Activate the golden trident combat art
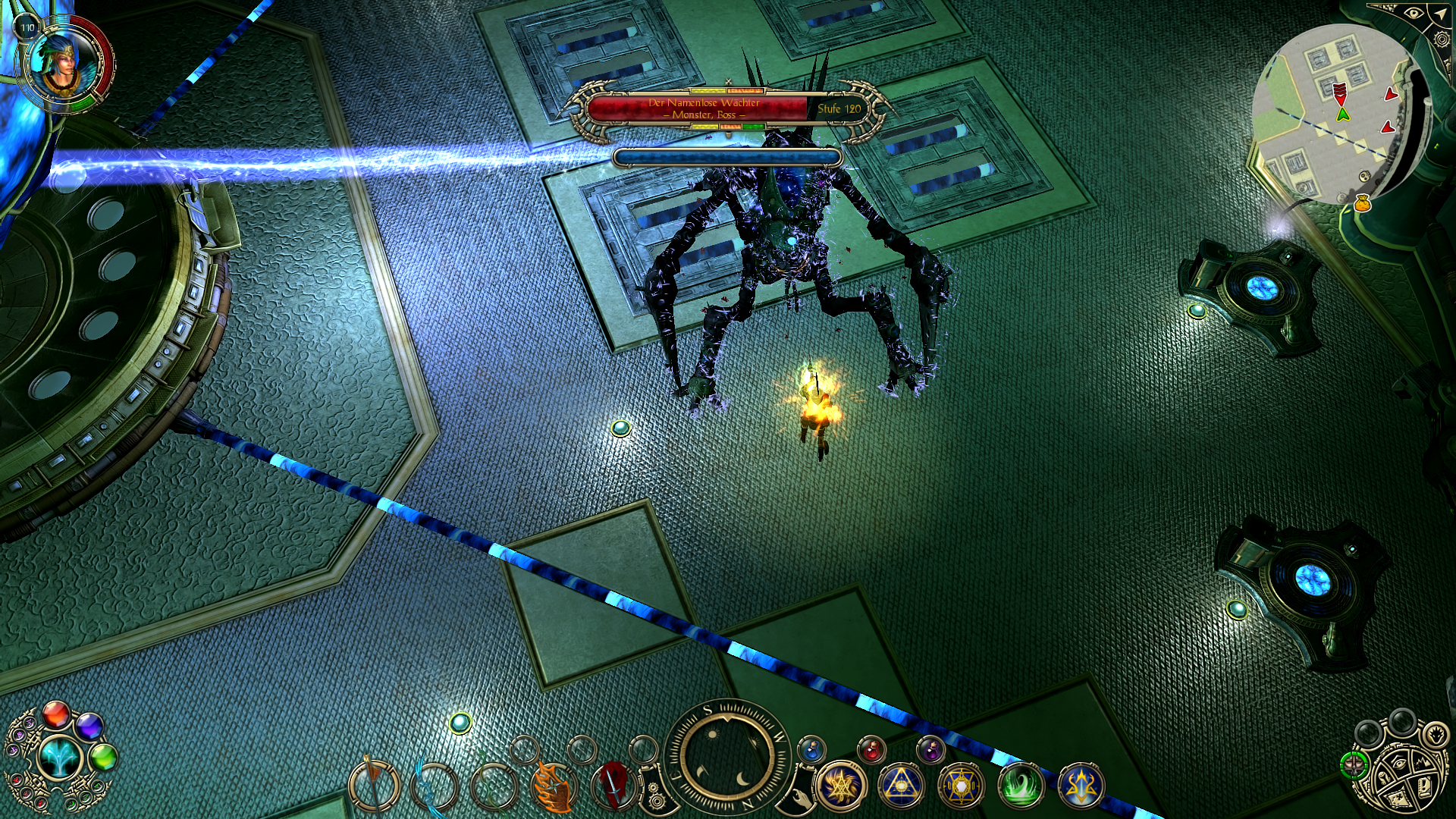Viewport: 1456px width, 819px height. 1081,786
